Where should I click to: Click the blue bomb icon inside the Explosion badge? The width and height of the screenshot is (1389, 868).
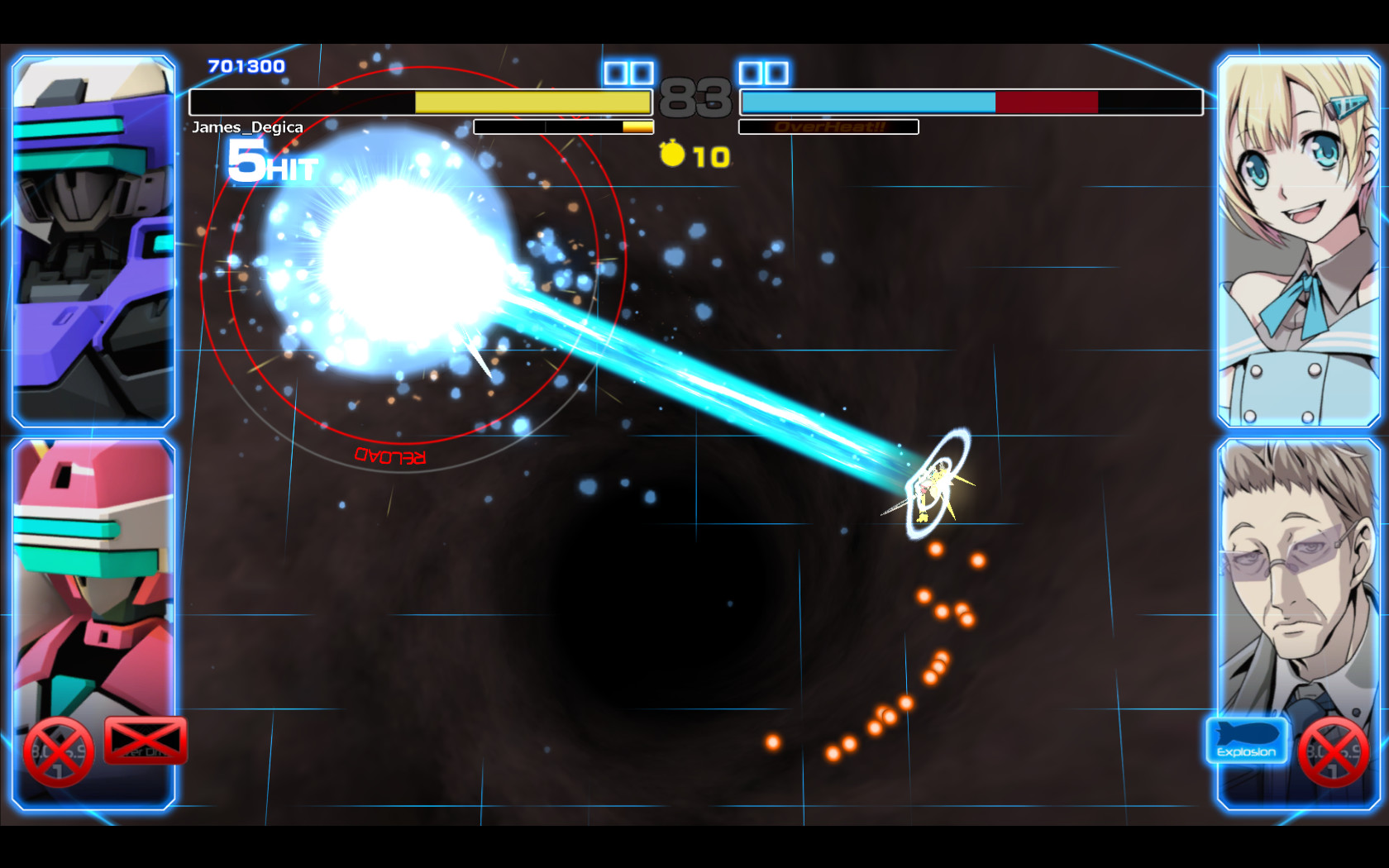[1247, 734]
